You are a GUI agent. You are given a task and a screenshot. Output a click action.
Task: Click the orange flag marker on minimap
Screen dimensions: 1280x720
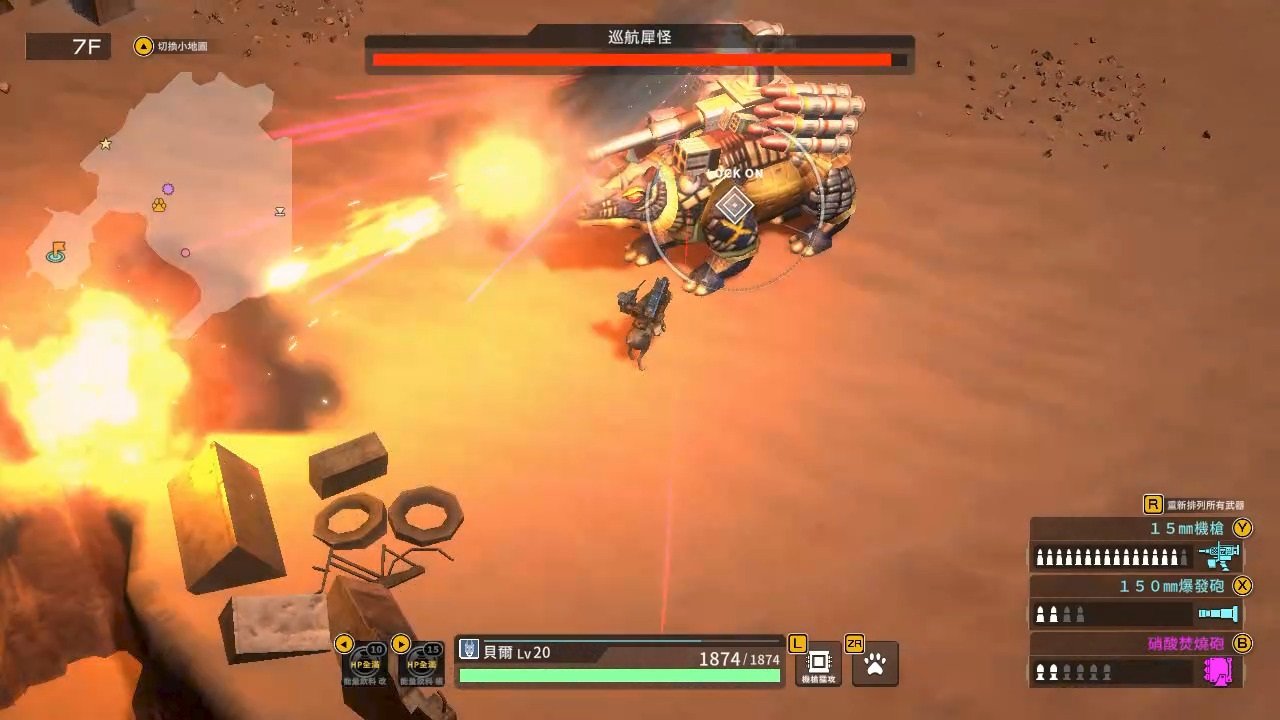pyautogui.click(x=57, y=251)
